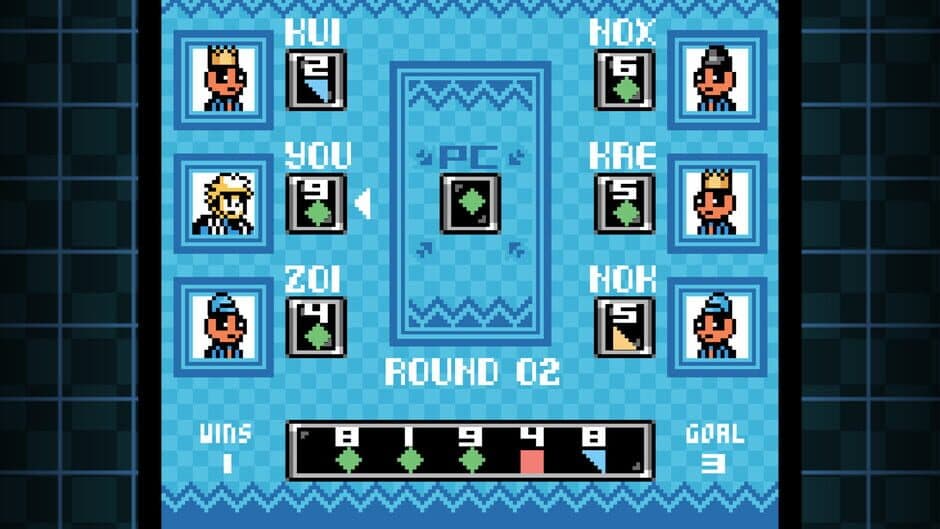The width and height of the screenshot is (940, 529).
Task: Select KUI's crowned portrait
Action: click(223, 79)
